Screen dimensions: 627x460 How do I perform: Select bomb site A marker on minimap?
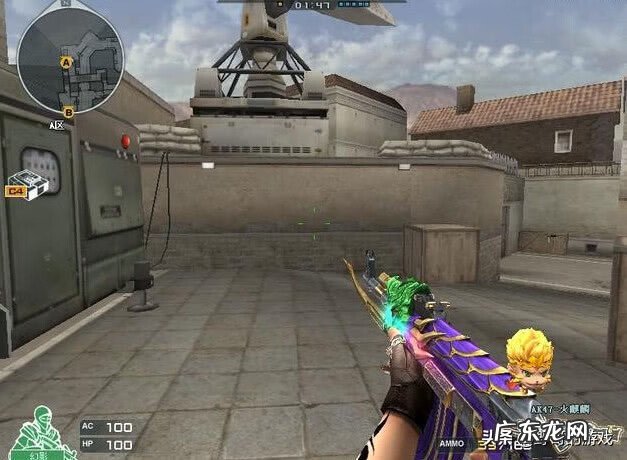tap(67, 63)
